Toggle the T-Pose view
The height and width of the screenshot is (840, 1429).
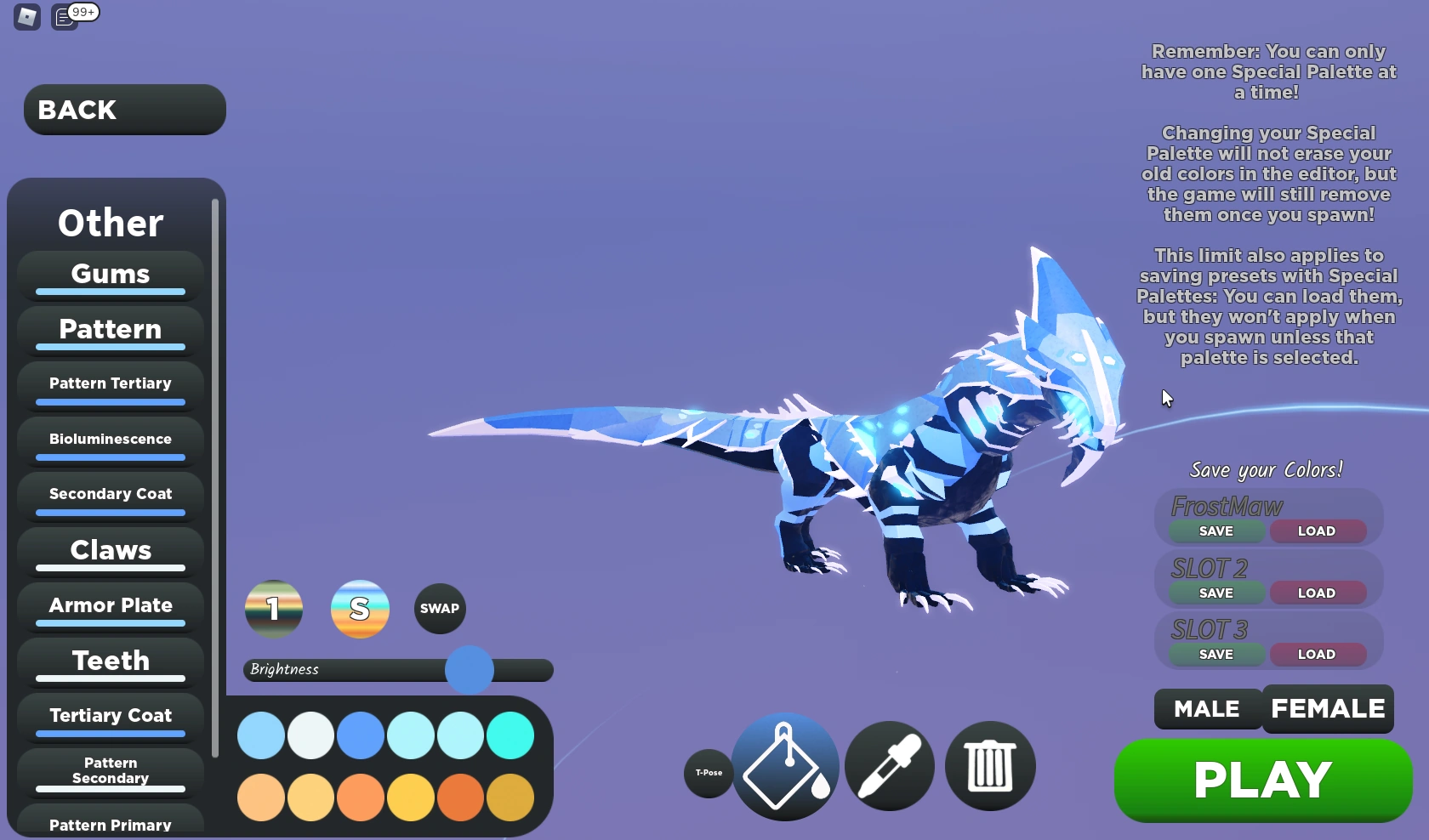coord(708,773)
